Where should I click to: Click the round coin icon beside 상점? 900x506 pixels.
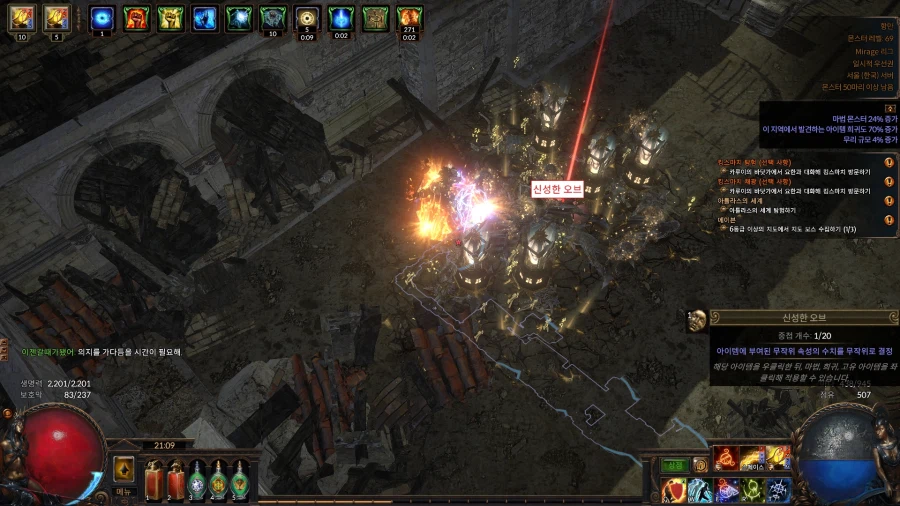(x=700, y=465)
